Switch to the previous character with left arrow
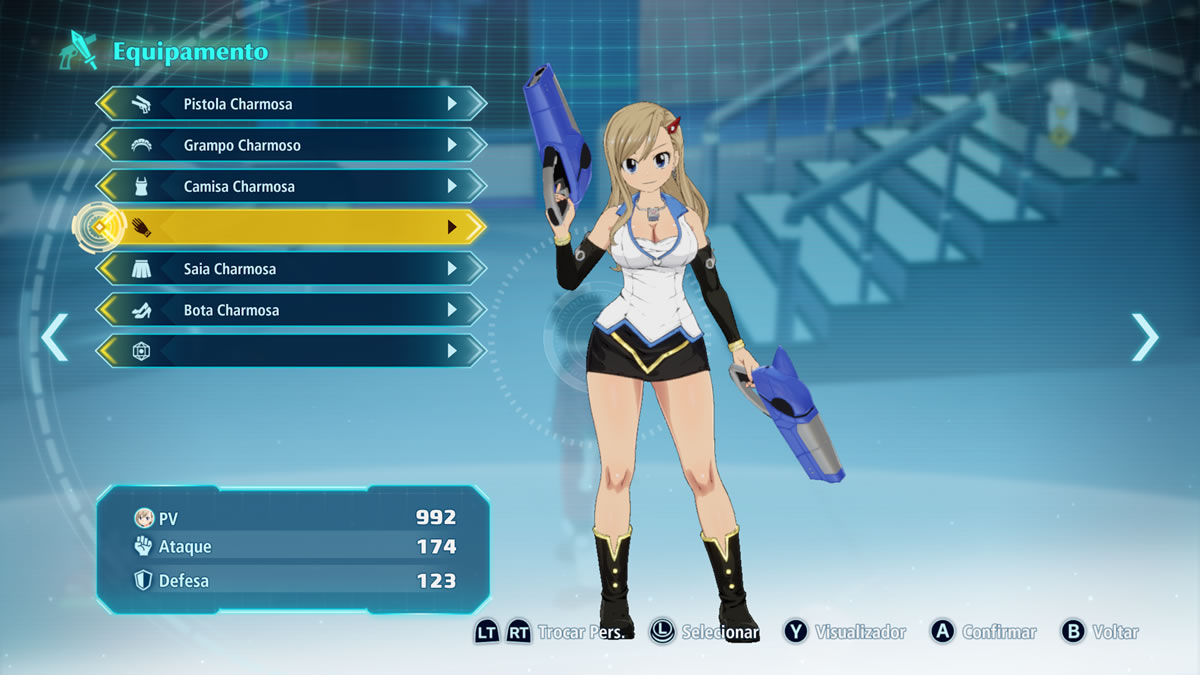 [54, 337]
